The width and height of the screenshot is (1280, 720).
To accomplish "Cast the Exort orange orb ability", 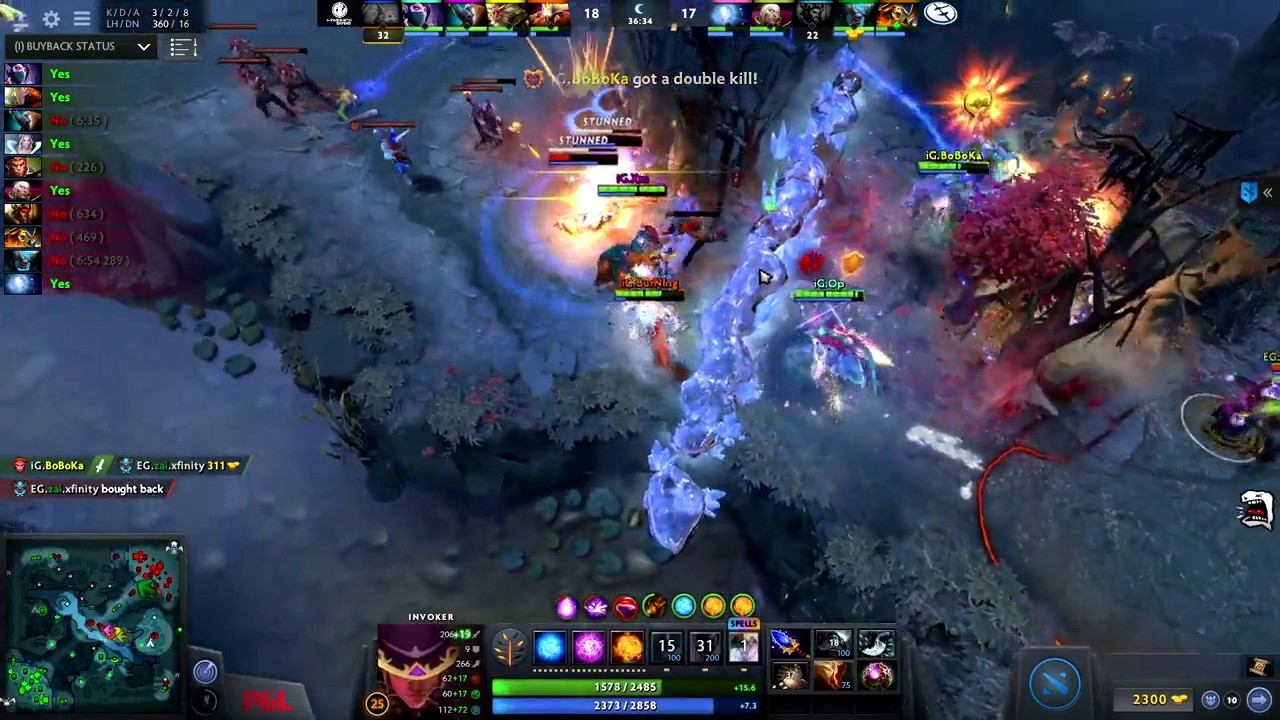I will coord(627,648).
